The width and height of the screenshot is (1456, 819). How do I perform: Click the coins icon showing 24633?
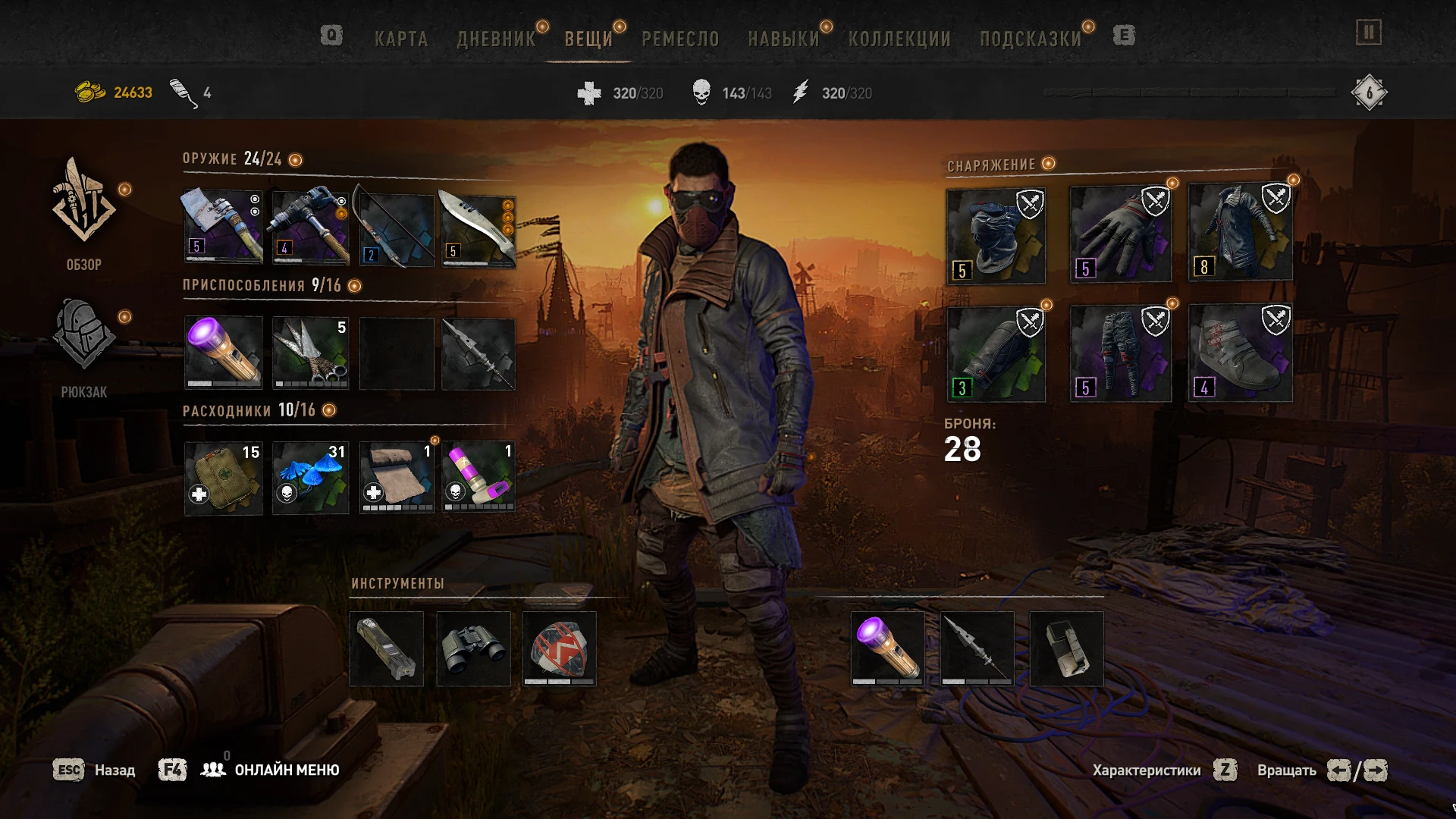[89, 93]
